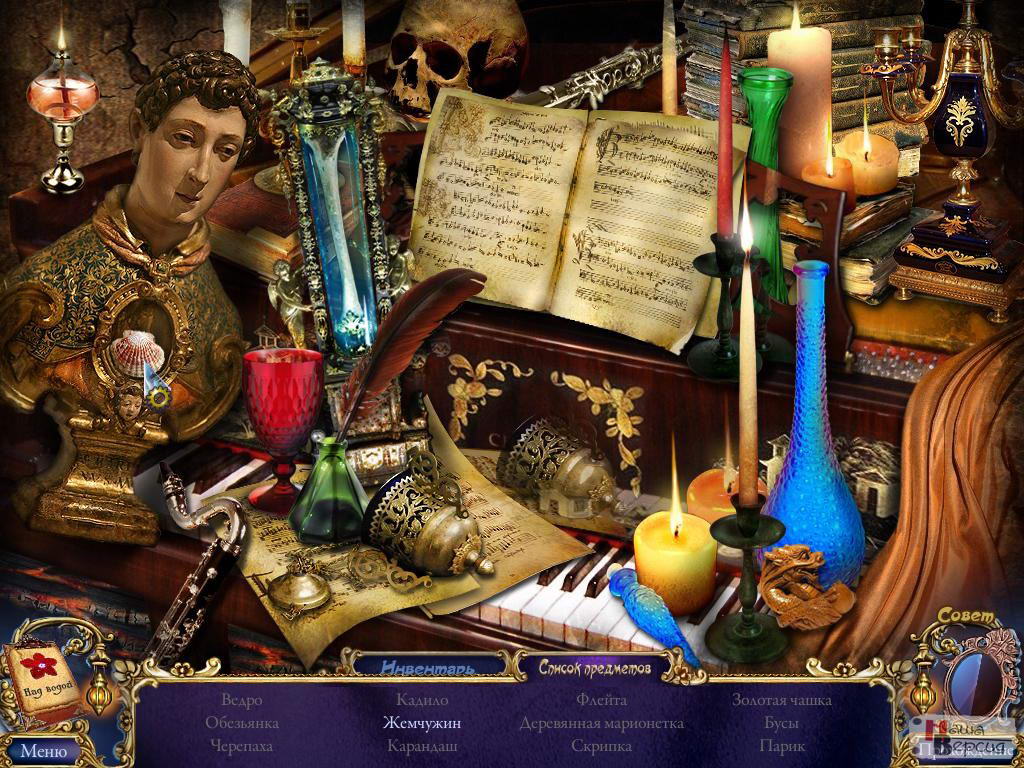
Task: Select the Список предметов tab
Action: tap(595, 665)
